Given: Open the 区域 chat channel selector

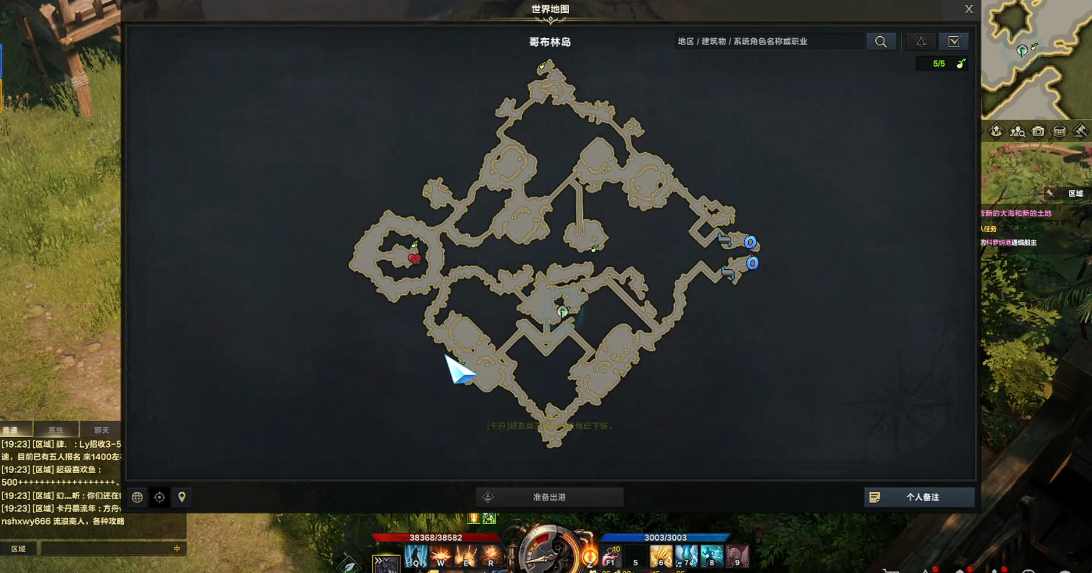Looking at the screenshot, I should click(x=19, y=549).
